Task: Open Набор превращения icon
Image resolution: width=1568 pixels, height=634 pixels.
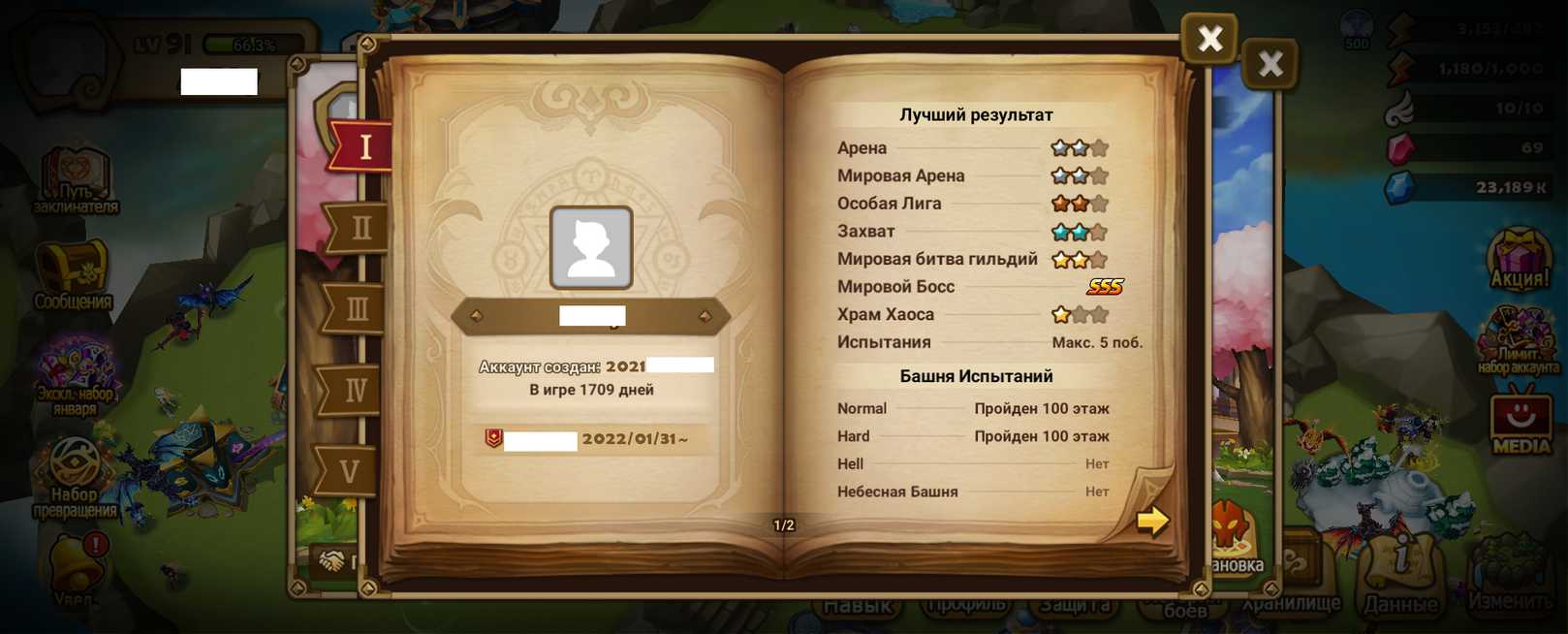Action: click(x=75, y=477)
